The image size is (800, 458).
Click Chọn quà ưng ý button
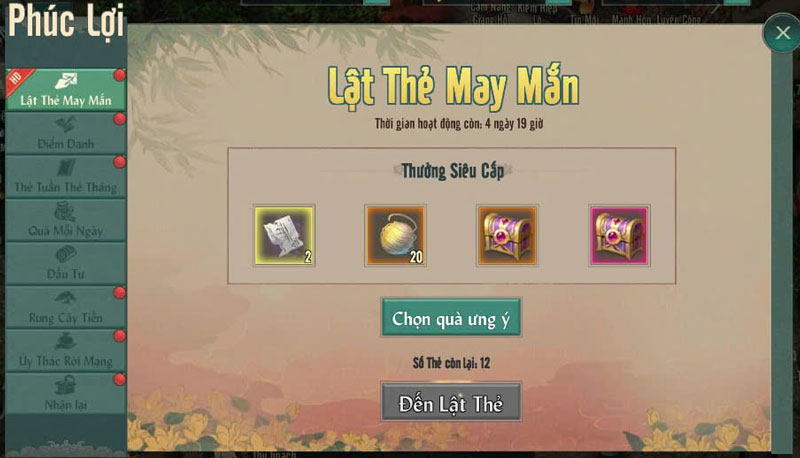tap(451, 319)
